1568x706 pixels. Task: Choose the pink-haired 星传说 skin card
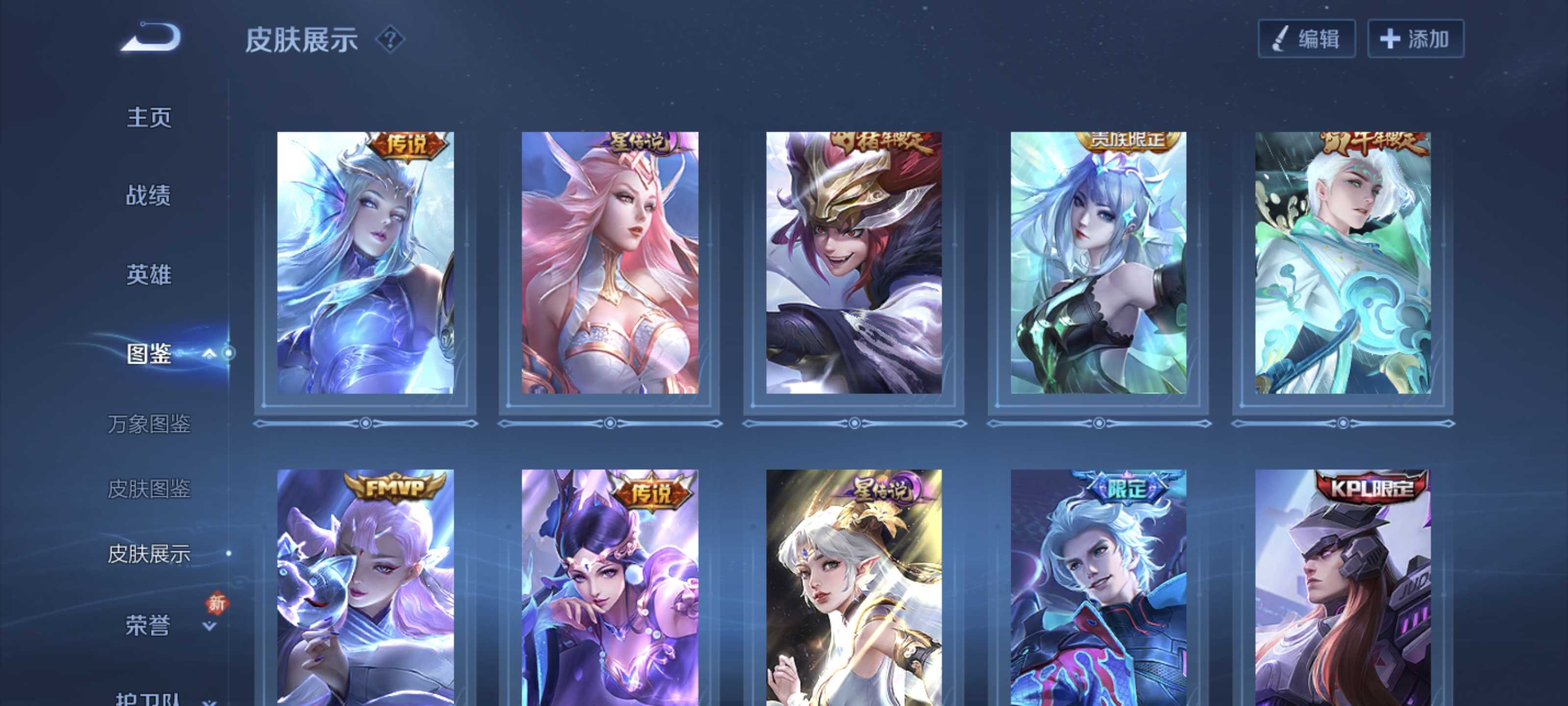pos(610,262)
